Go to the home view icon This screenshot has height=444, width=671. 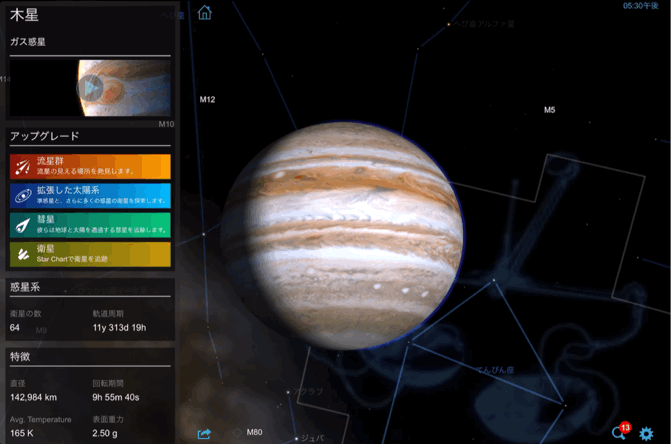205,13
